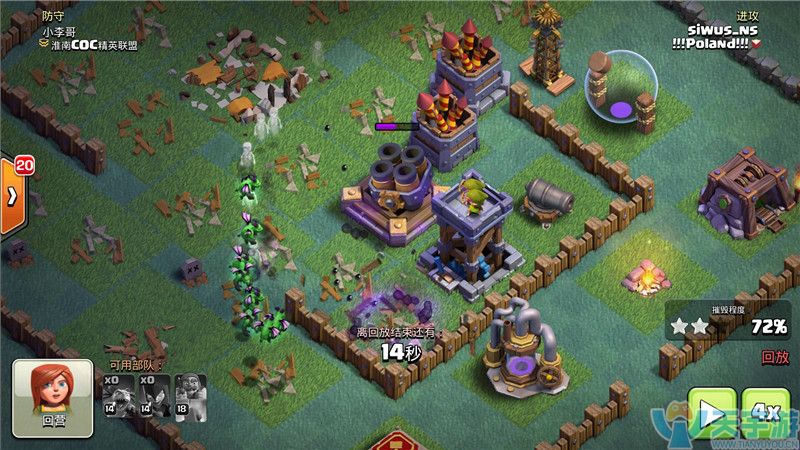Select the night witch troop slot
The width and height of the screenshot is (800, 450).
[154, 396]
